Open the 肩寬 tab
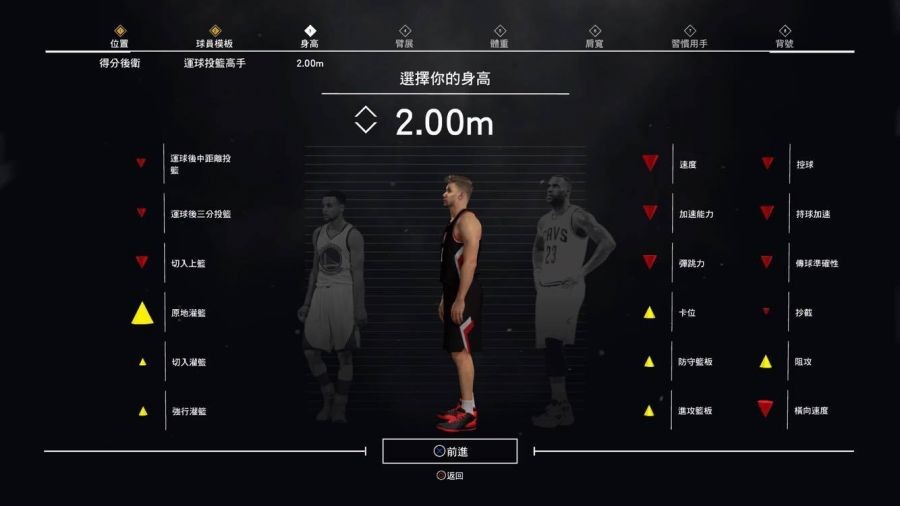Image resolution: width=900 pixels, height=506 pixels. coord(595,38)
